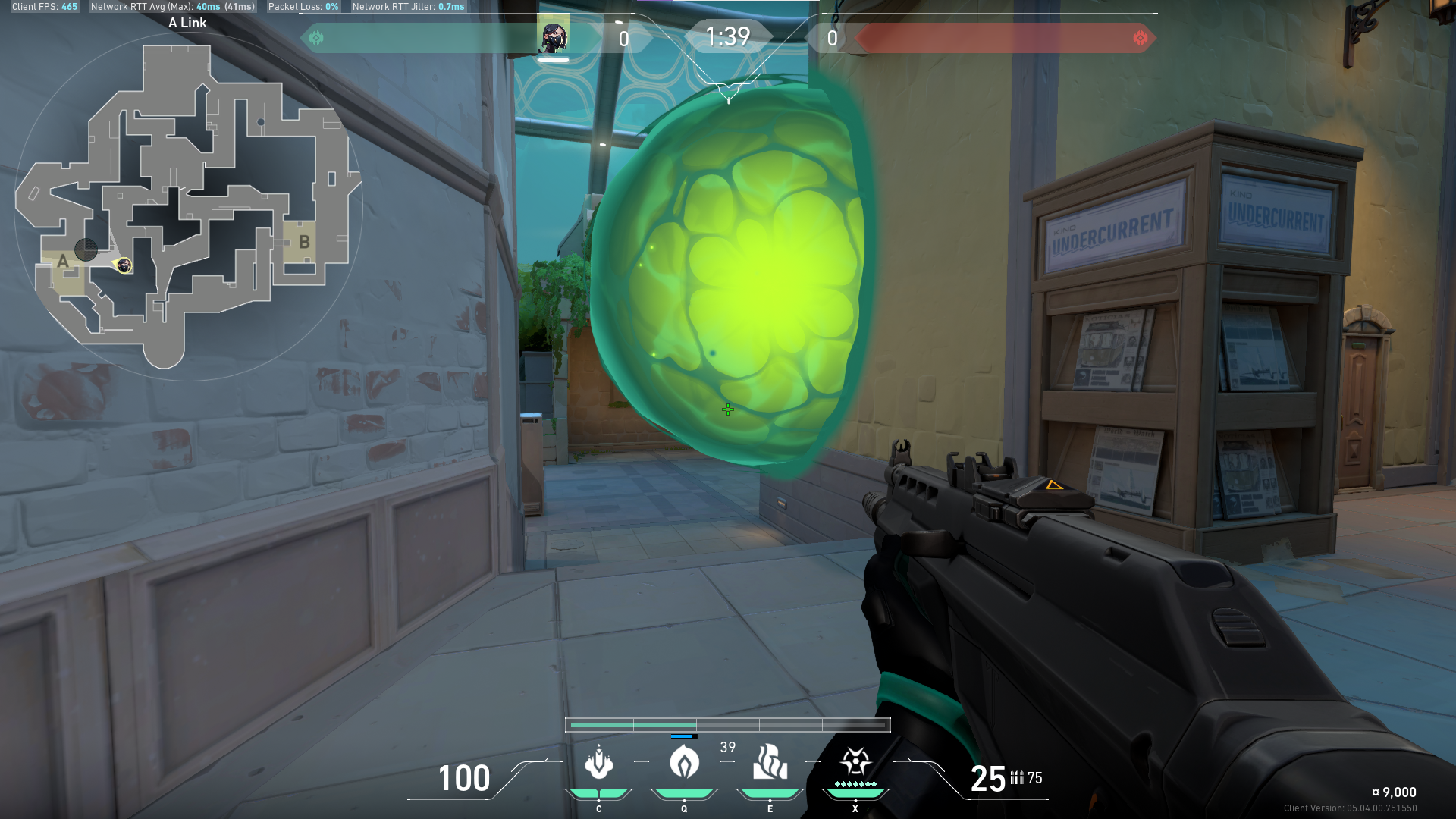The image size is (1456, 819).
Task: Click the agent portrait on the scoreboard
Action: tap(552, 36)
